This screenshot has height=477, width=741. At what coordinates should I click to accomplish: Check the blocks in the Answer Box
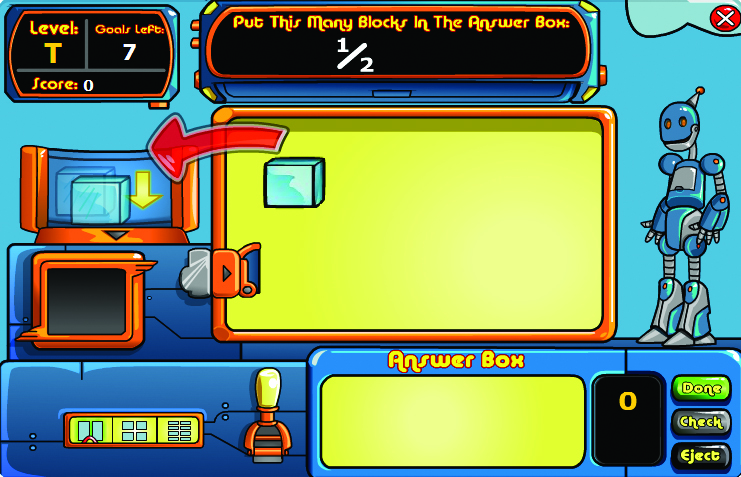(700, 422)
